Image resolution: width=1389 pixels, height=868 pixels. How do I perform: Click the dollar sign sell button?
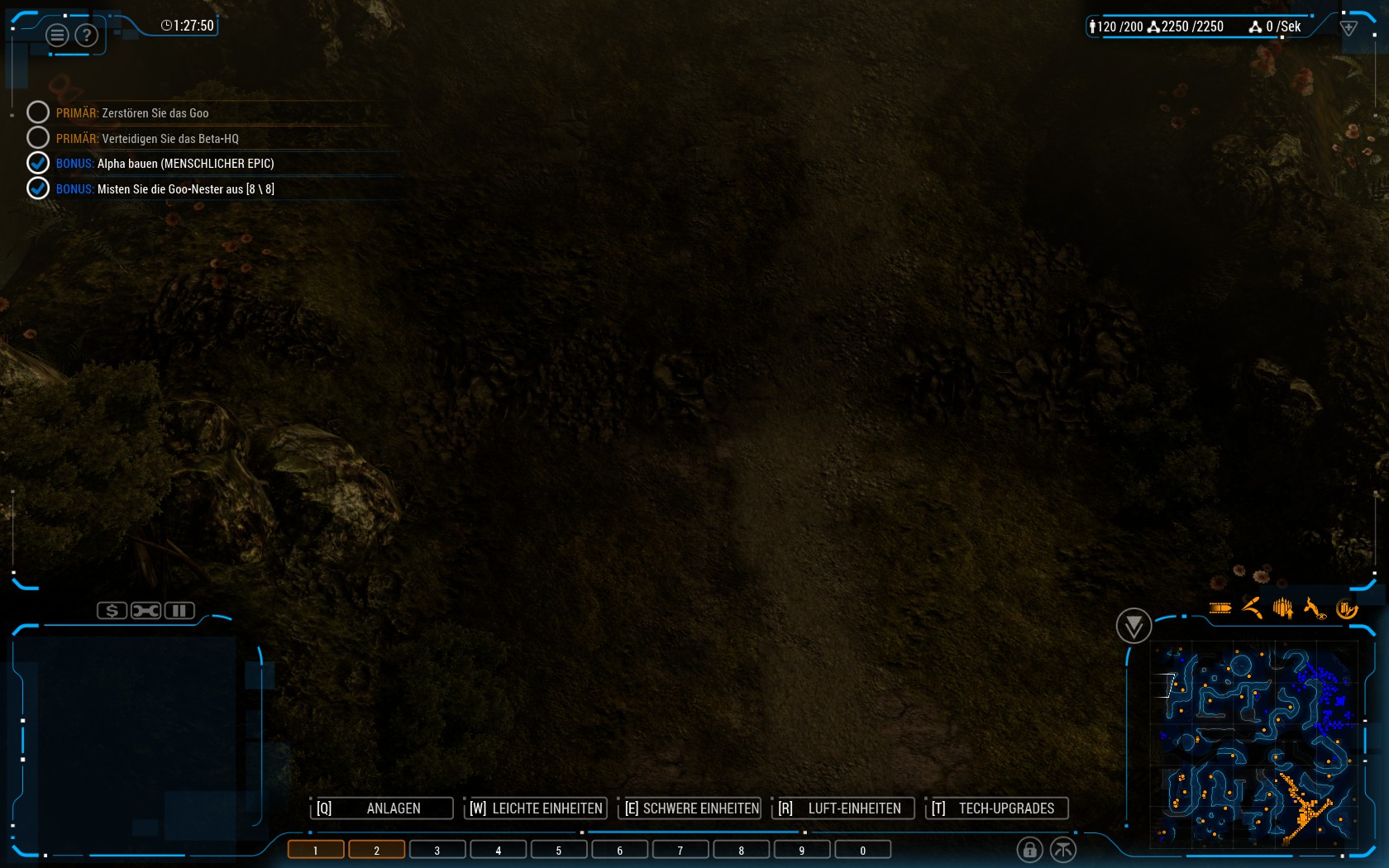click(112, 611)
